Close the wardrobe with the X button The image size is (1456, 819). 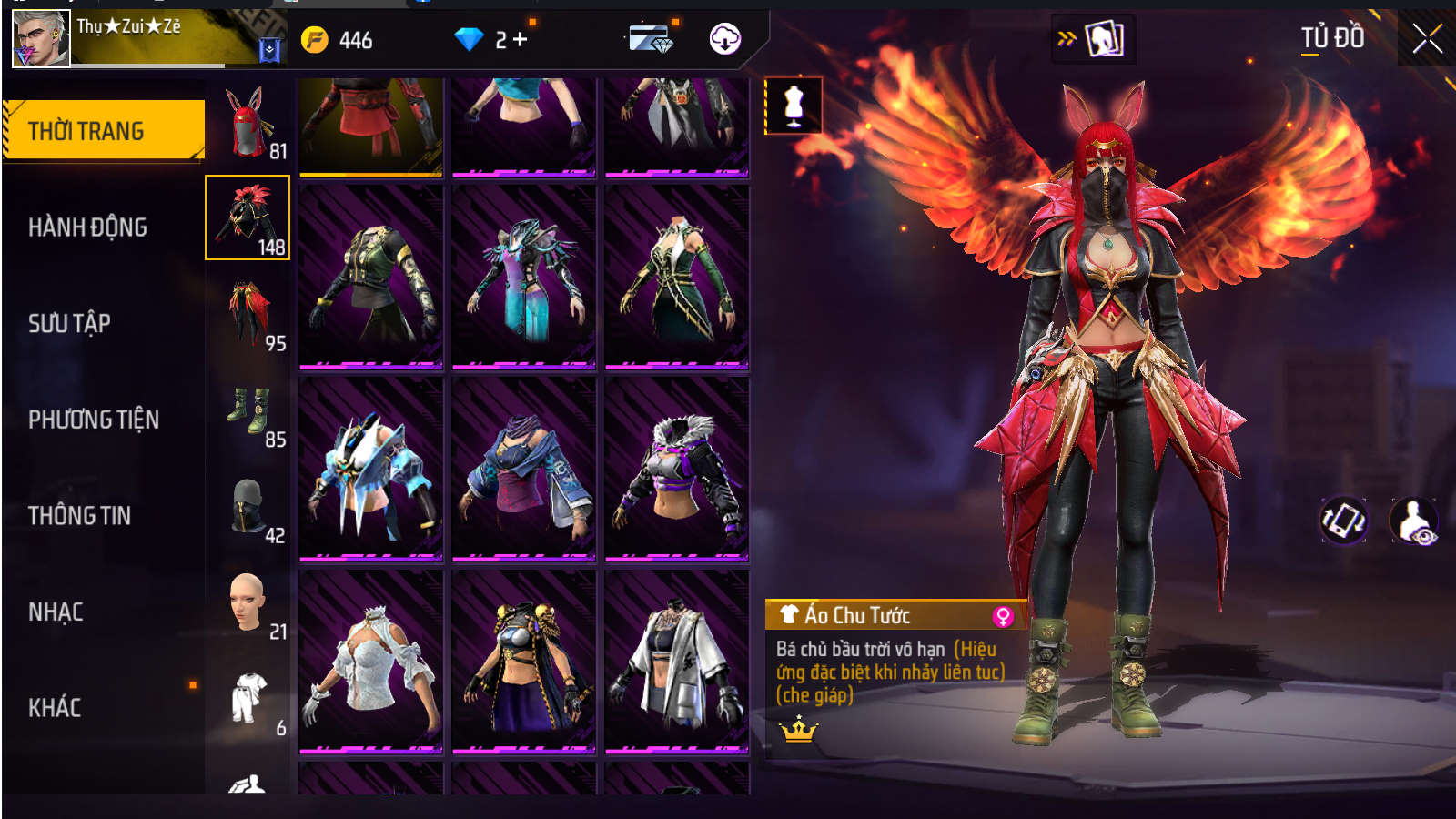click(1426, 38)
